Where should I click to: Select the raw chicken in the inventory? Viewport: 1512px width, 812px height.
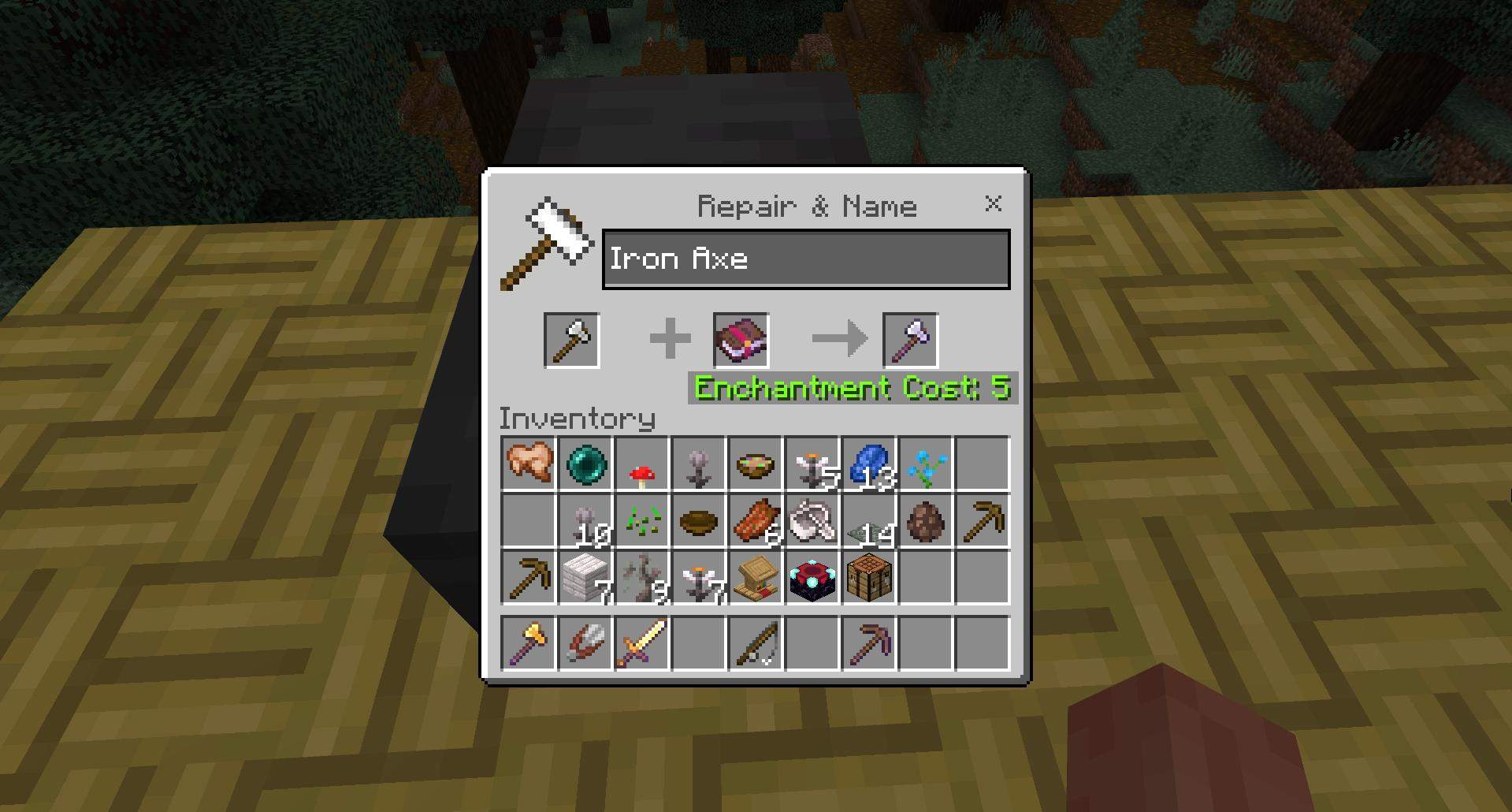pyautogui.click(x=529, y=463)
